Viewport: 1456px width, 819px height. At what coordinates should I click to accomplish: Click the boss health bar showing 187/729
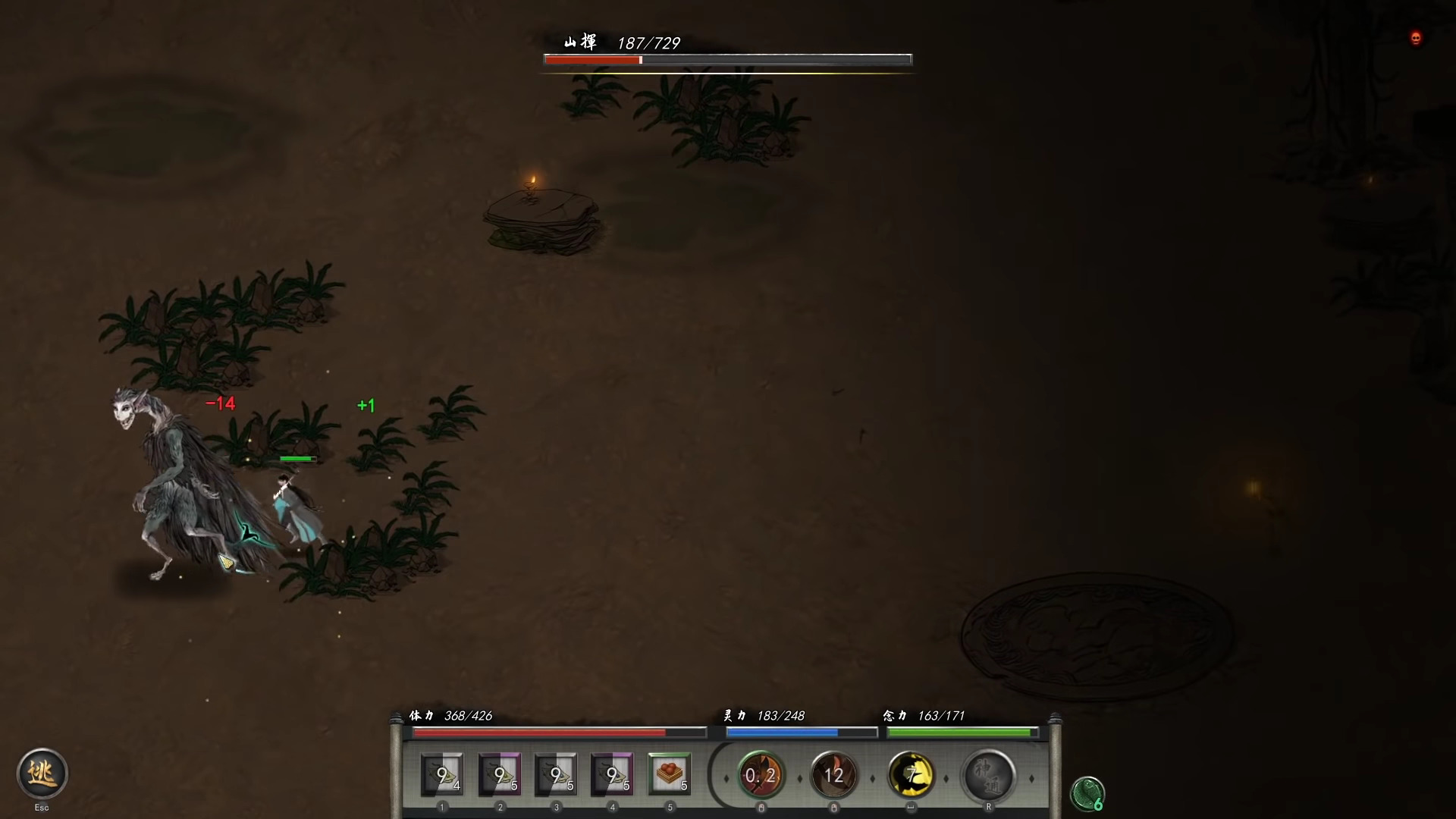coord(727,59)
